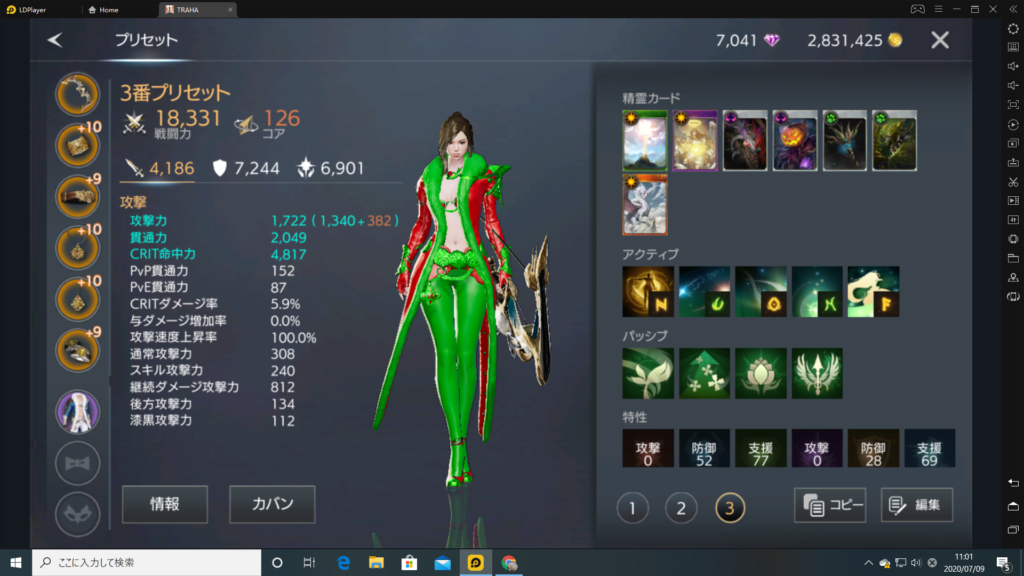
Task: Open the カバン bag button
Action: point(272,504)
